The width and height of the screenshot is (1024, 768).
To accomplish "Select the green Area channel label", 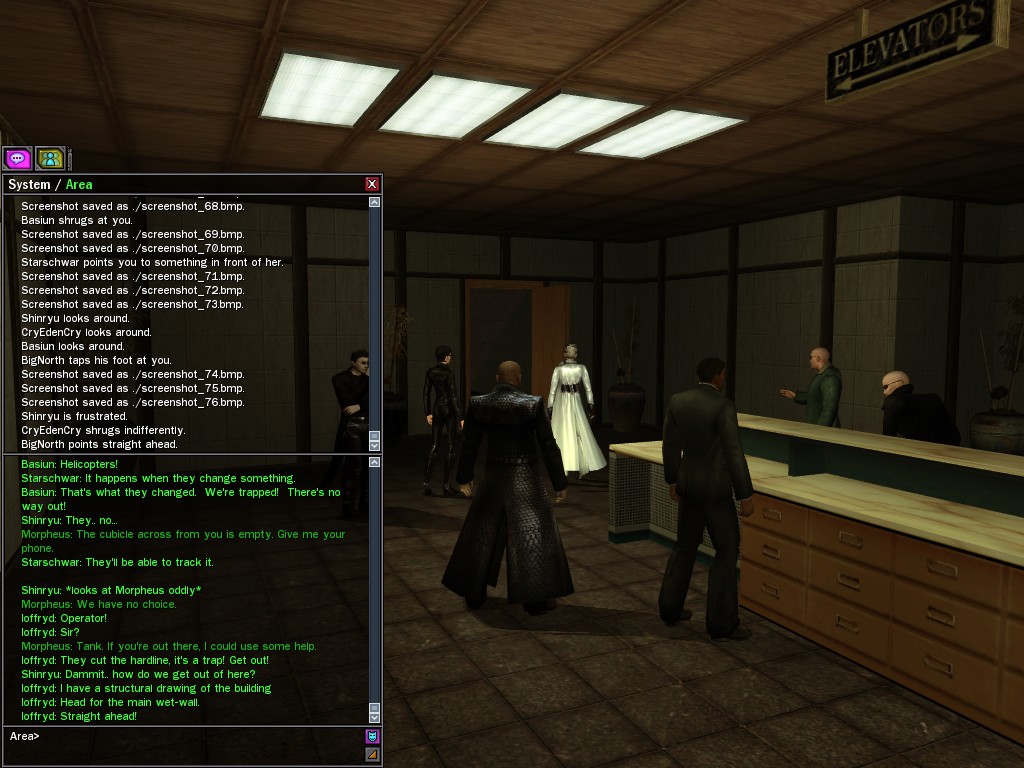I will point(79,184).
